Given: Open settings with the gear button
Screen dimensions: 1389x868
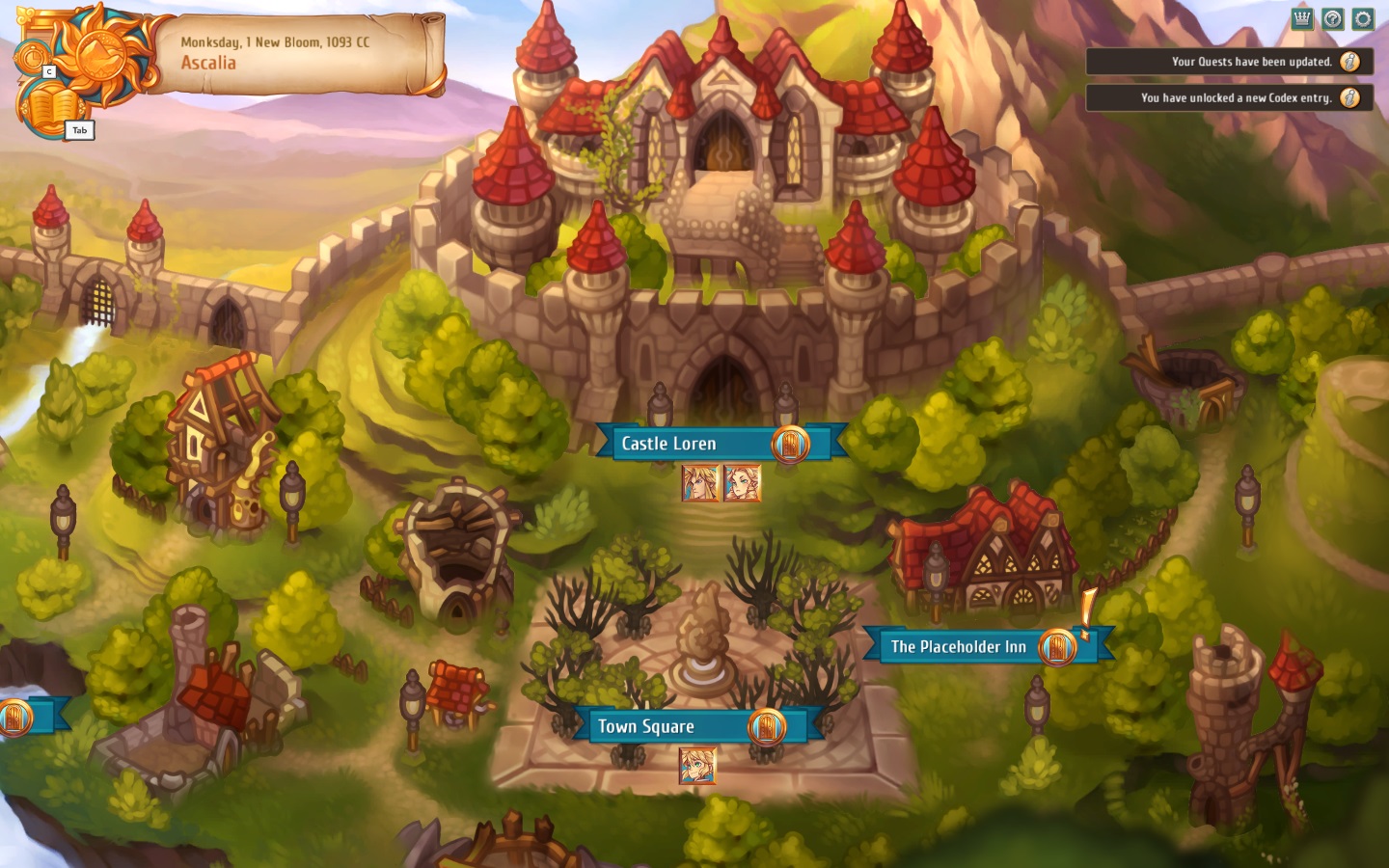Looking at the screenshot, I should click(x=1363, y=18).
